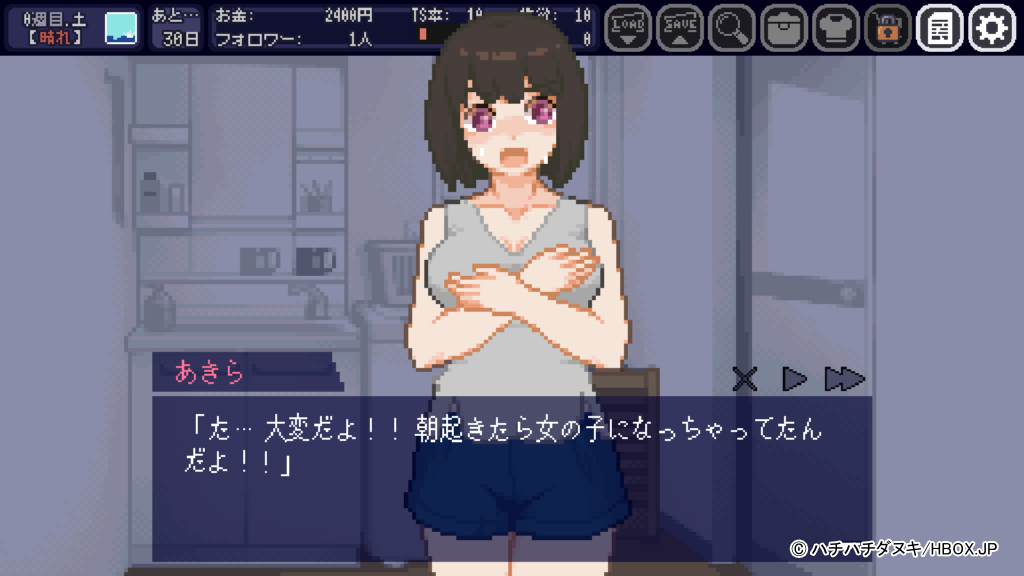Open the SAVE game menu
Screen dimensions: 1024x576
tap(680, 28)
